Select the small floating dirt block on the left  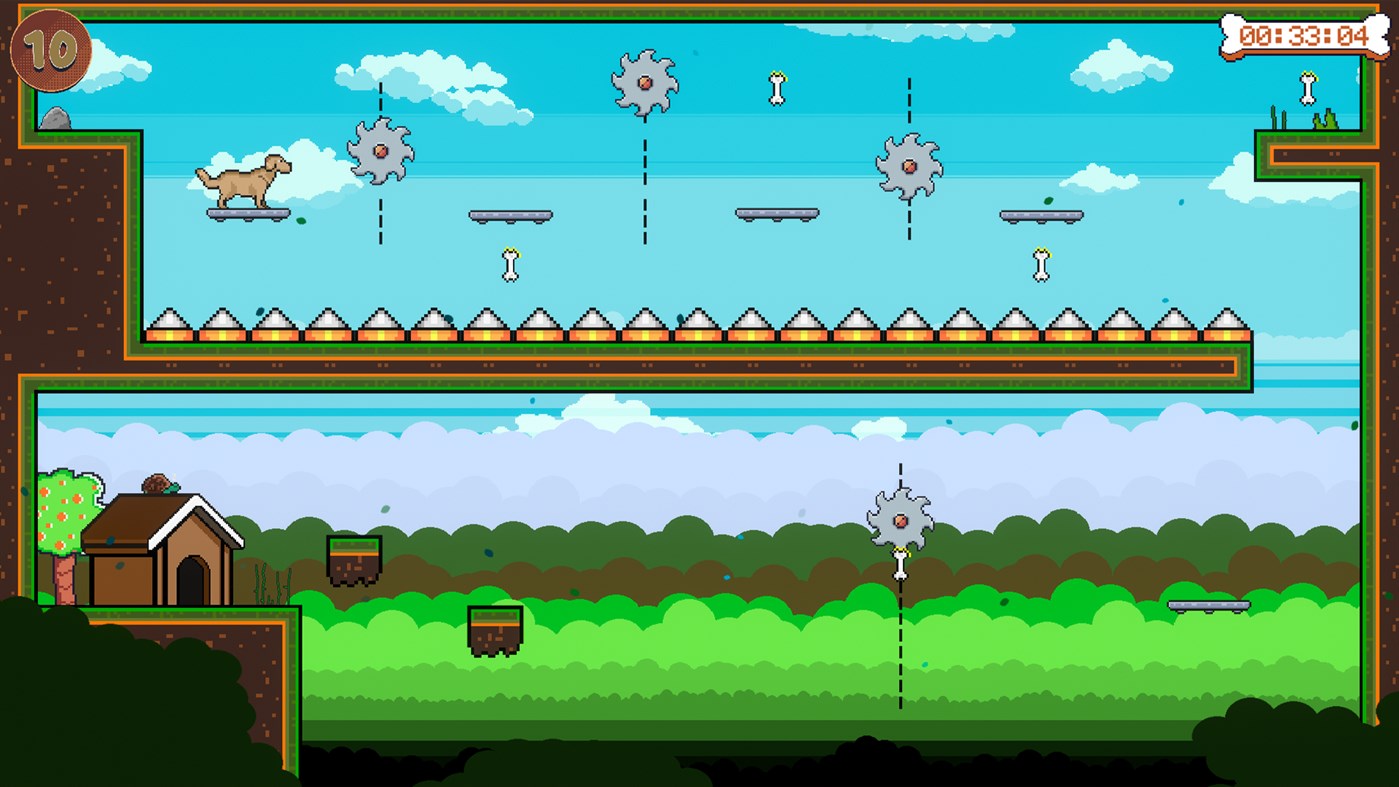pyautogui.click(x=353, y=553)
